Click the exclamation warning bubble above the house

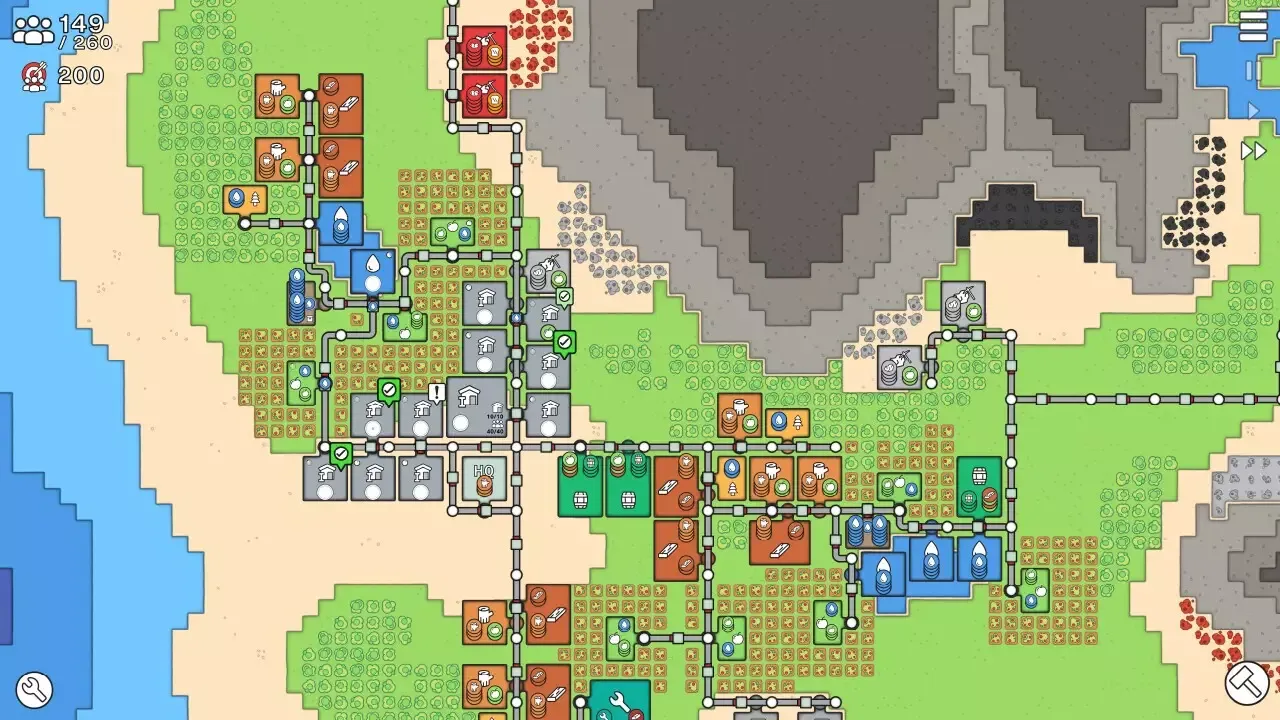click(x=436, y=392)
